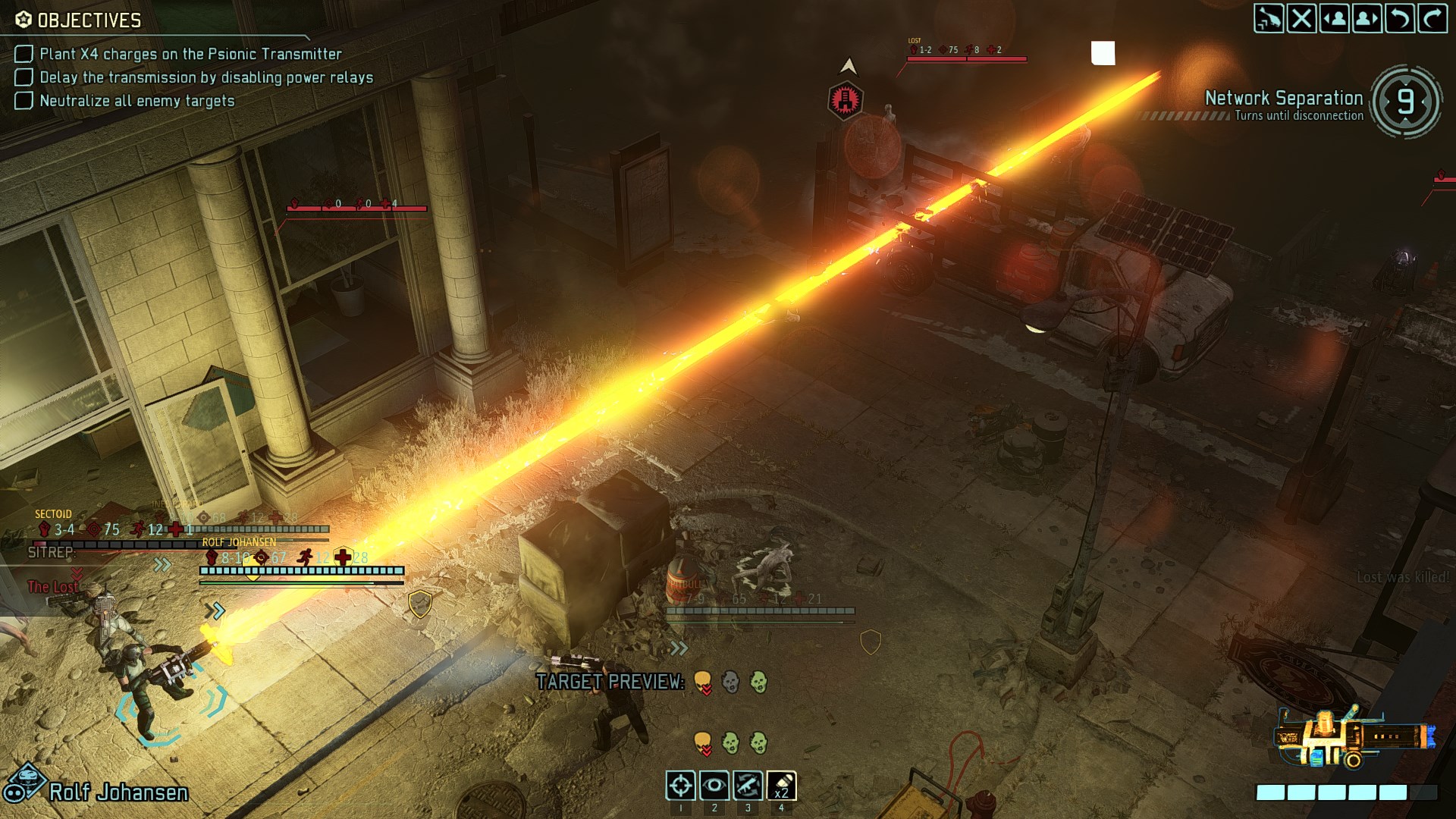Switch to the previous soldier
This screenshot has height=819, width=1456.
pyautogui.click(x=1334, y=18)
